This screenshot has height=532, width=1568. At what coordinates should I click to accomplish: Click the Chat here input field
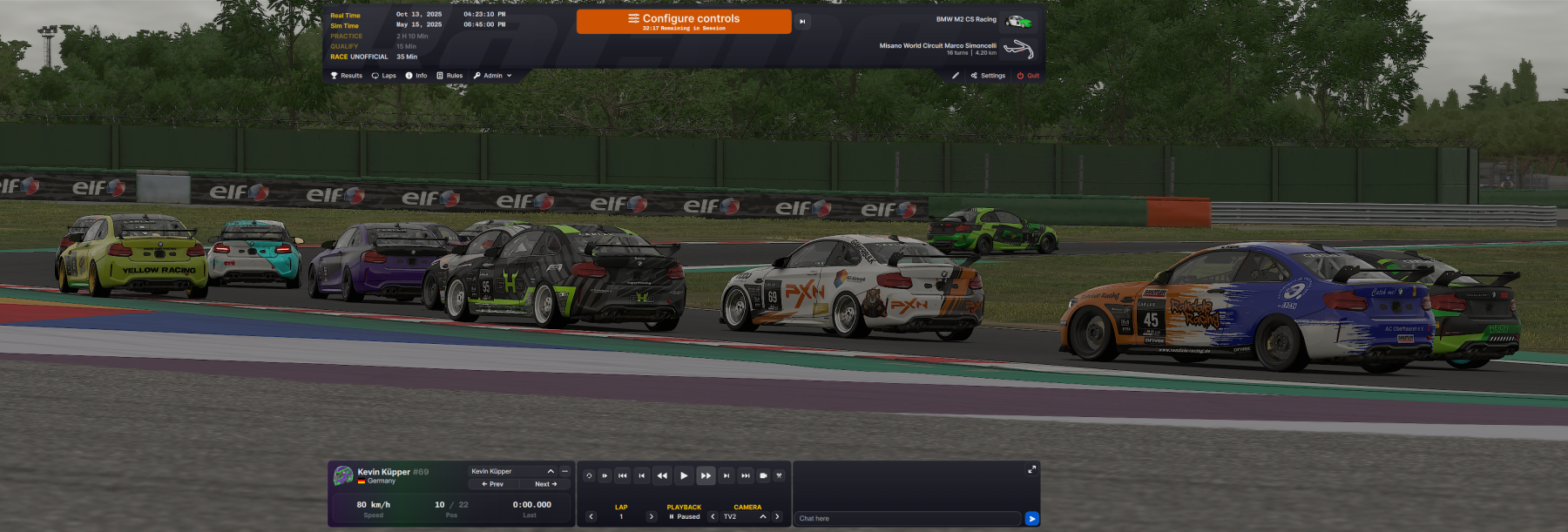(906, 518)
